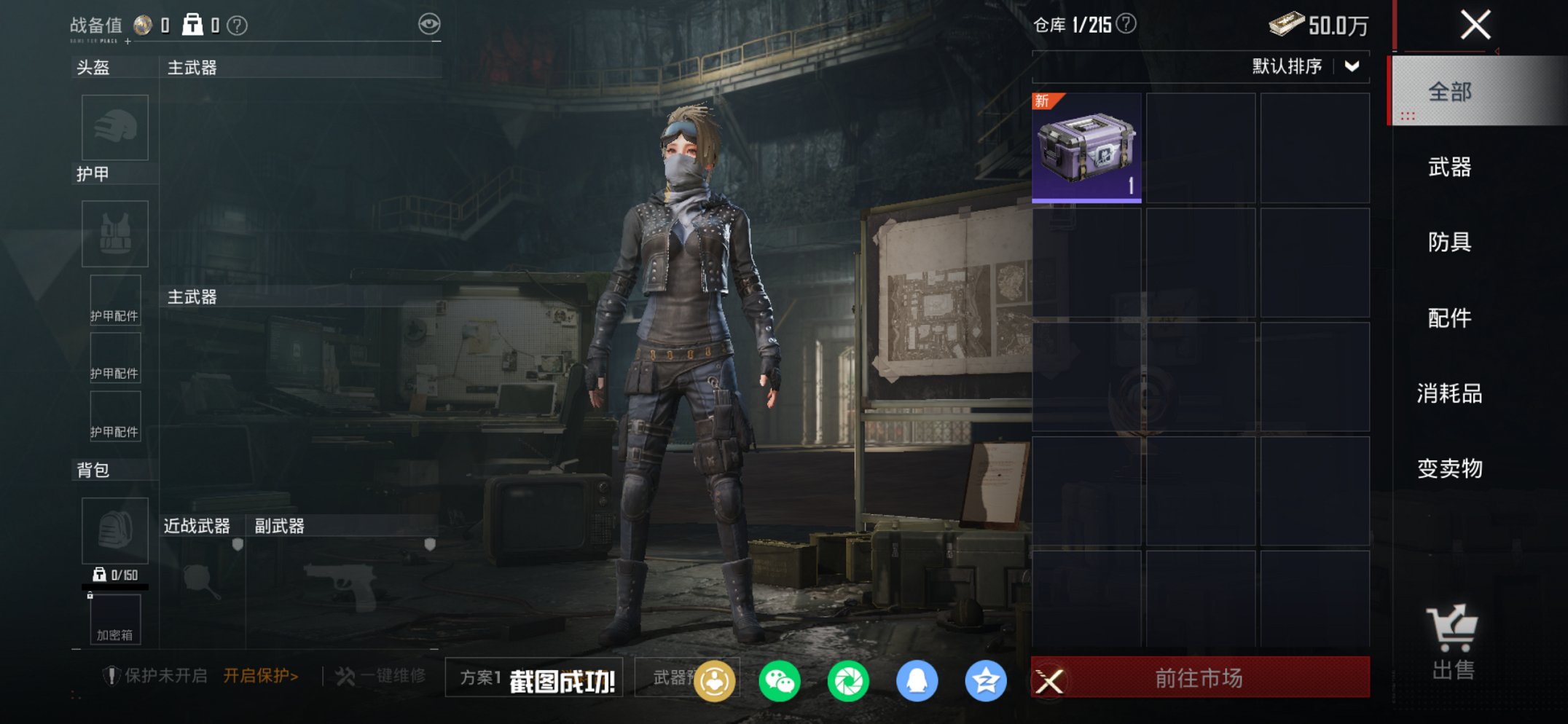Switch to the 防具 armor tab
The width and height of the screenshot is (1568, 724).
tap(1451, 243)
